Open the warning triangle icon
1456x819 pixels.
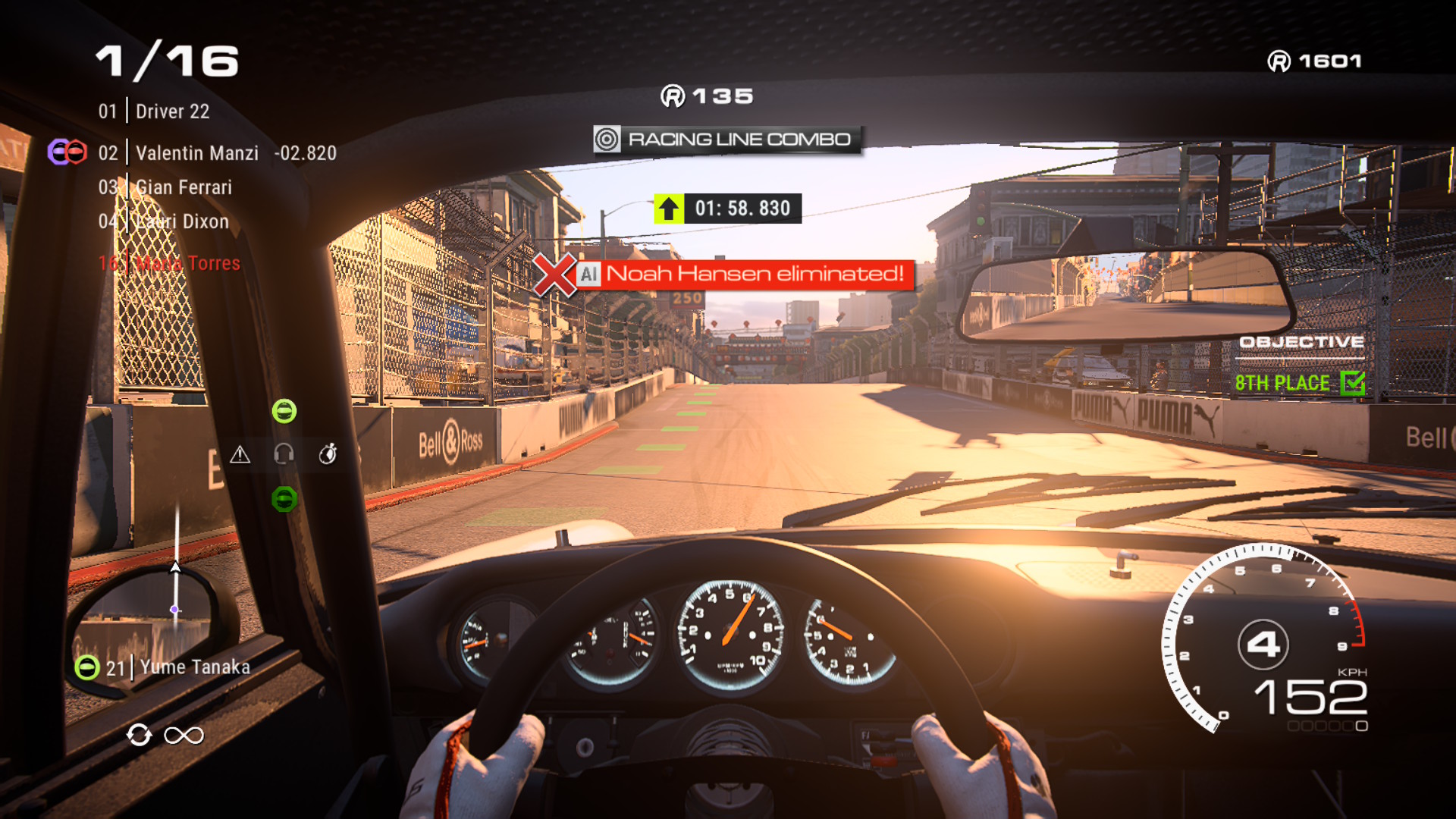tap(240, 454)
